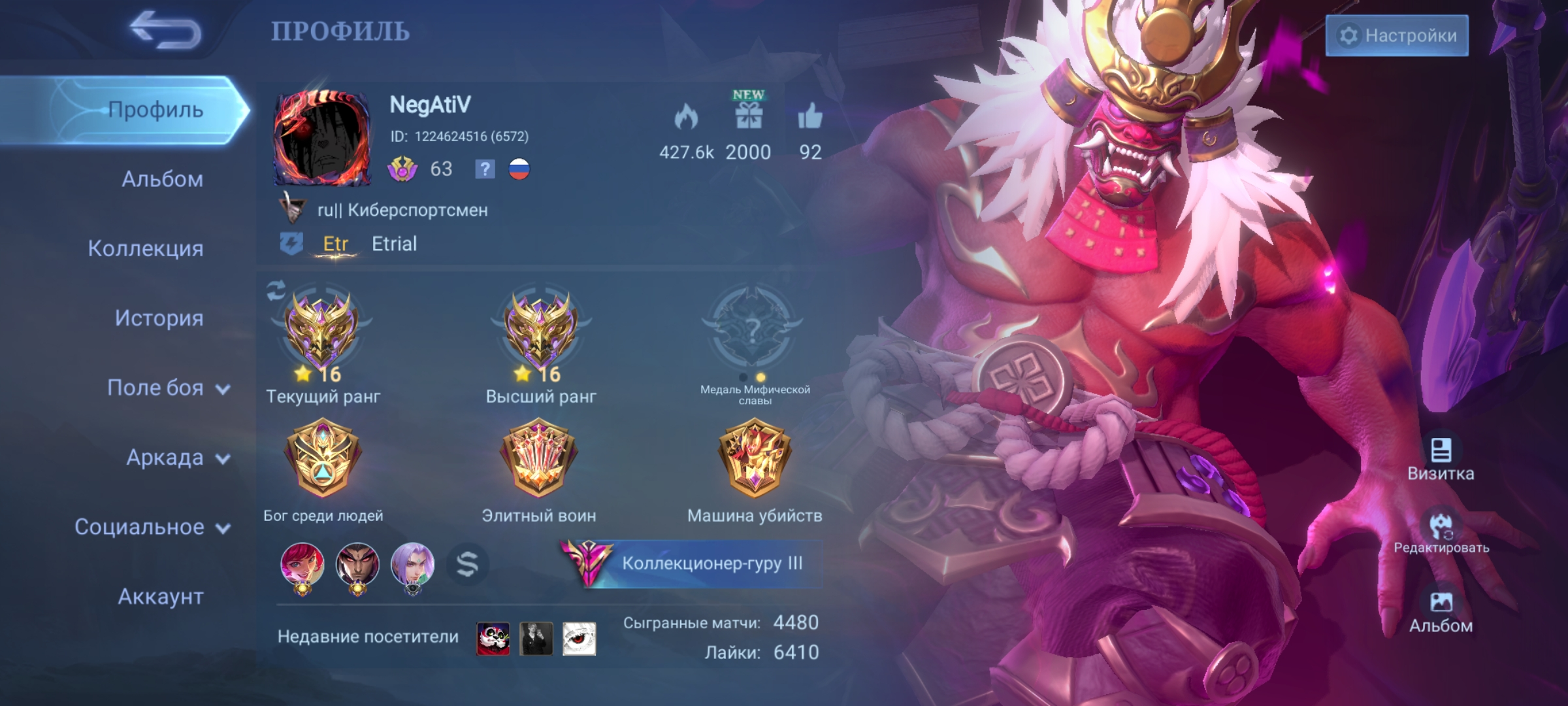Go back using the return arrow

[x=166, y=31]
